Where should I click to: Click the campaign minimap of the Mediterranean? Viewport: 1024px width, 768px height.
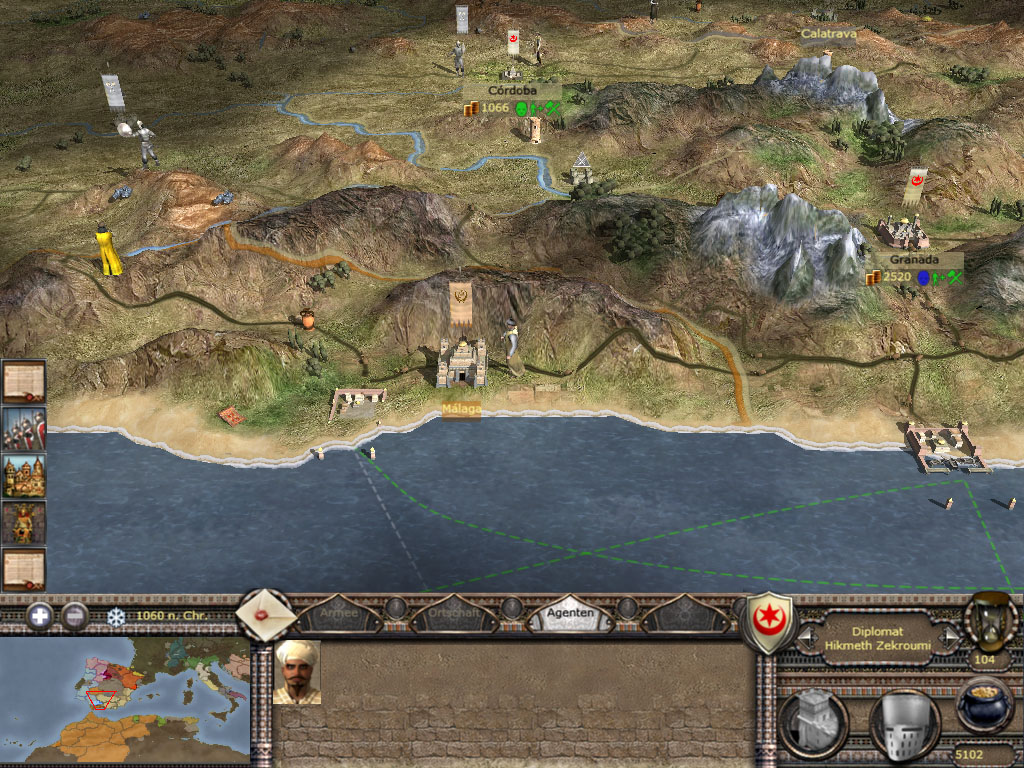click(125, 701)
